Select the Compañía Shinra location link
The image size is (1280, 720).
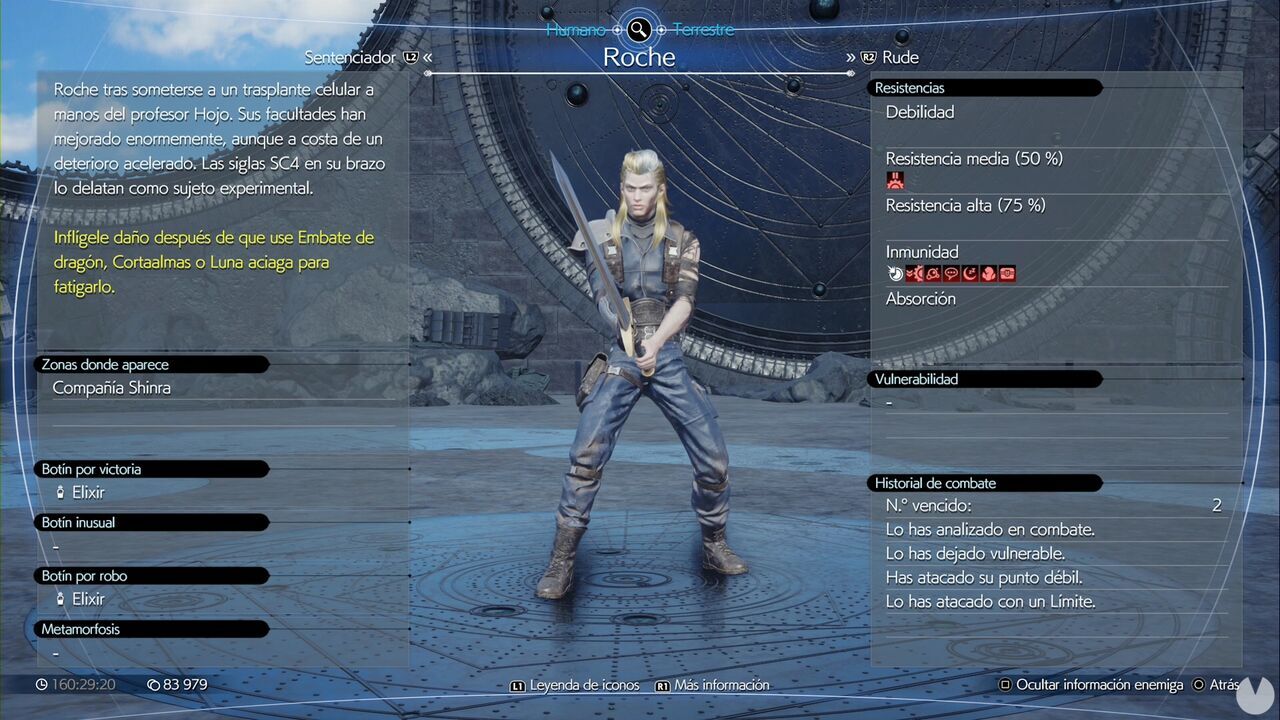[x=112, y=388]
